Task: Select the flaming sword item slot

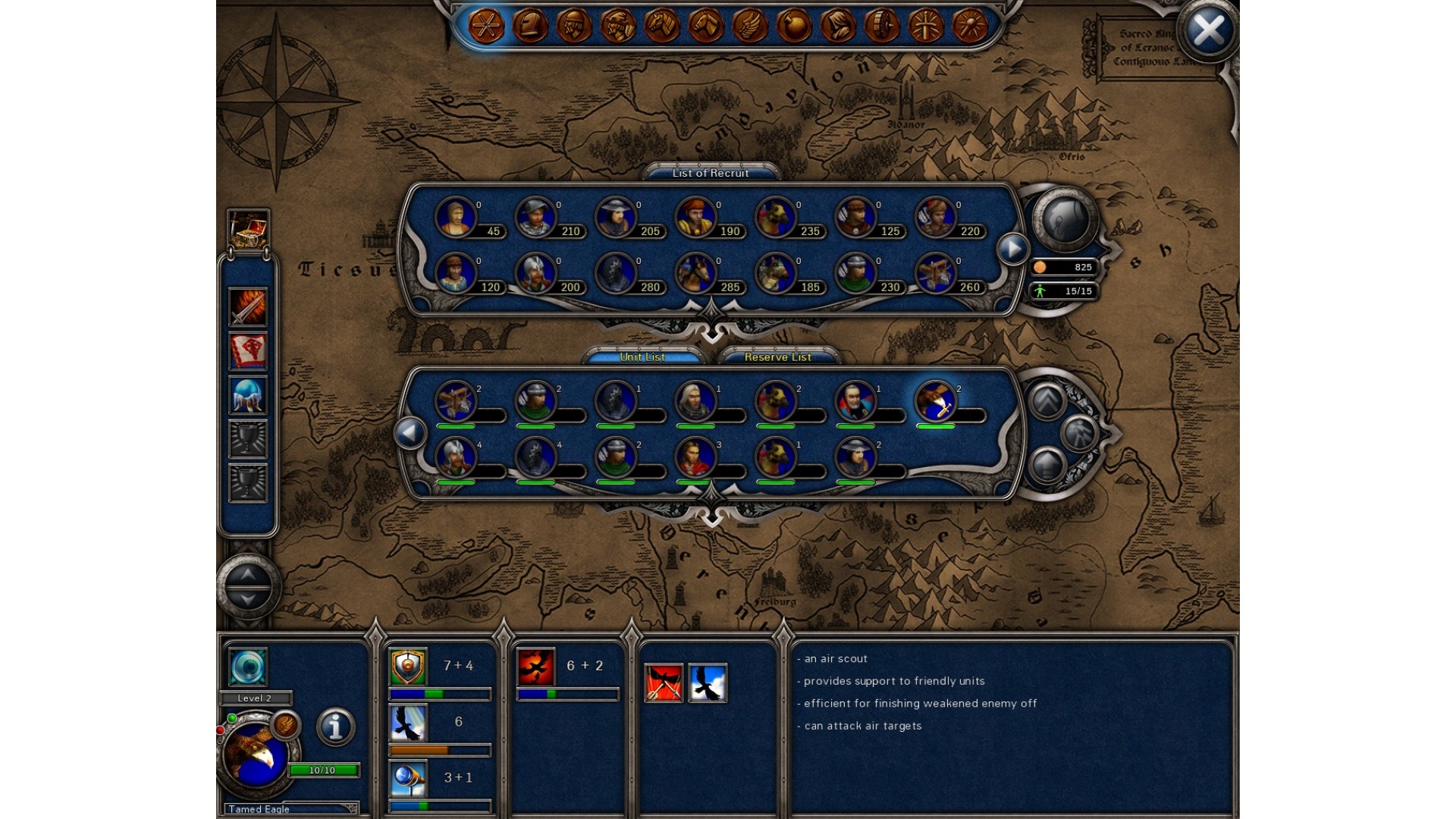Action: pyautogui.click(x=248, y=307)
